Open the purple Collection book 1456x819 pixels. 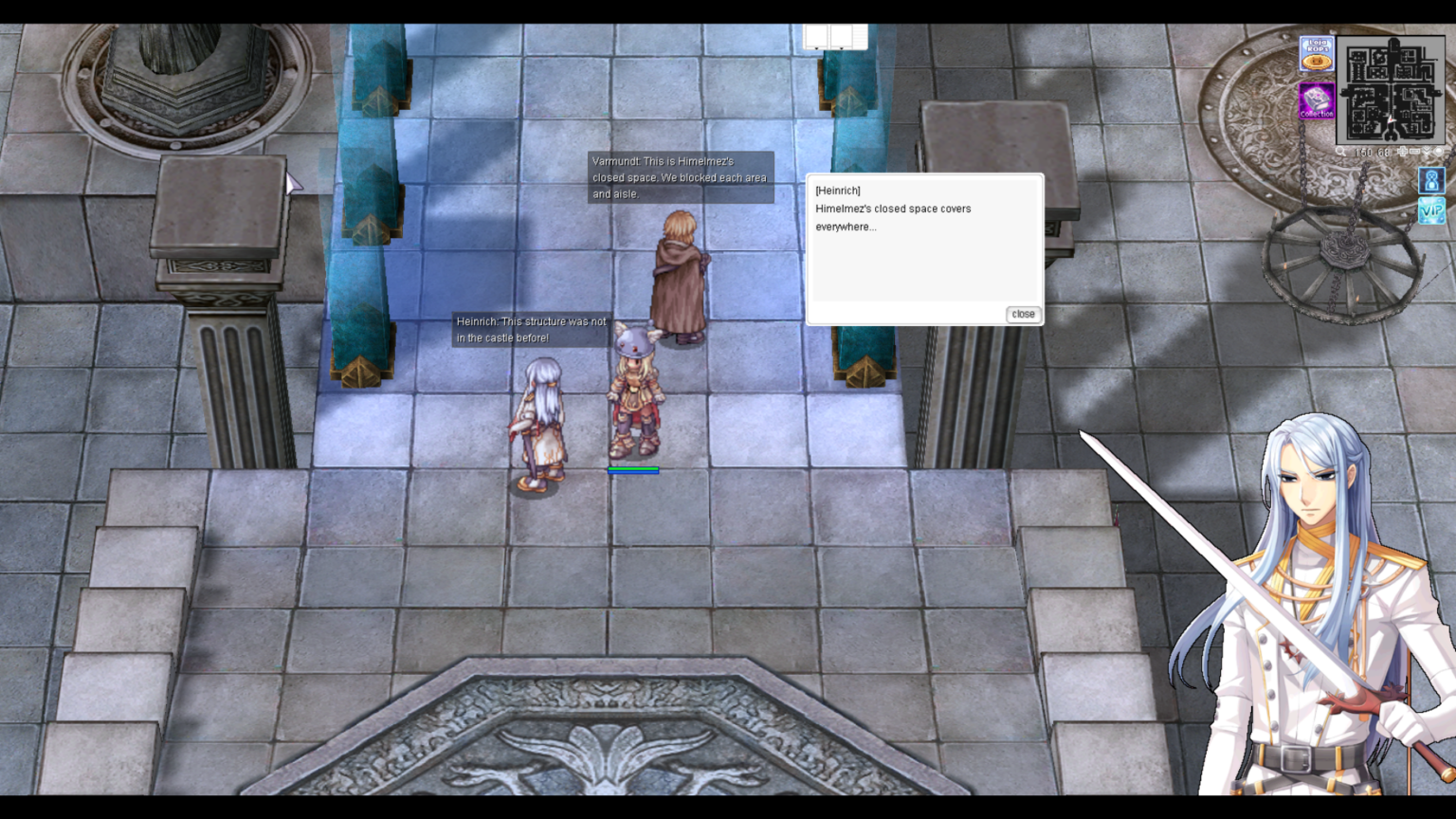point(1317,100)
